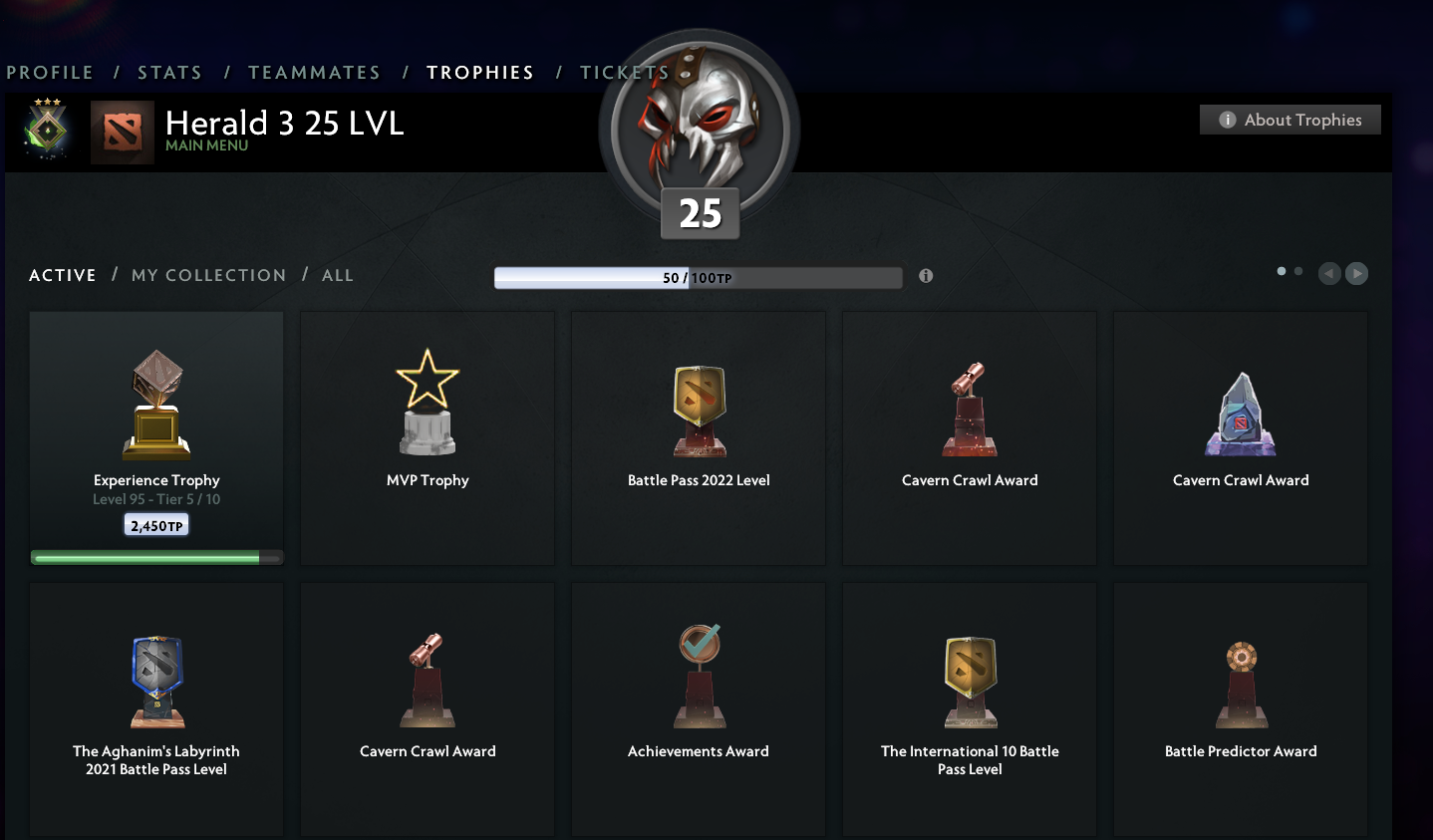Click the About Trophies button
Viewport: 1433px width, 840px height.
click(1290, 119)
